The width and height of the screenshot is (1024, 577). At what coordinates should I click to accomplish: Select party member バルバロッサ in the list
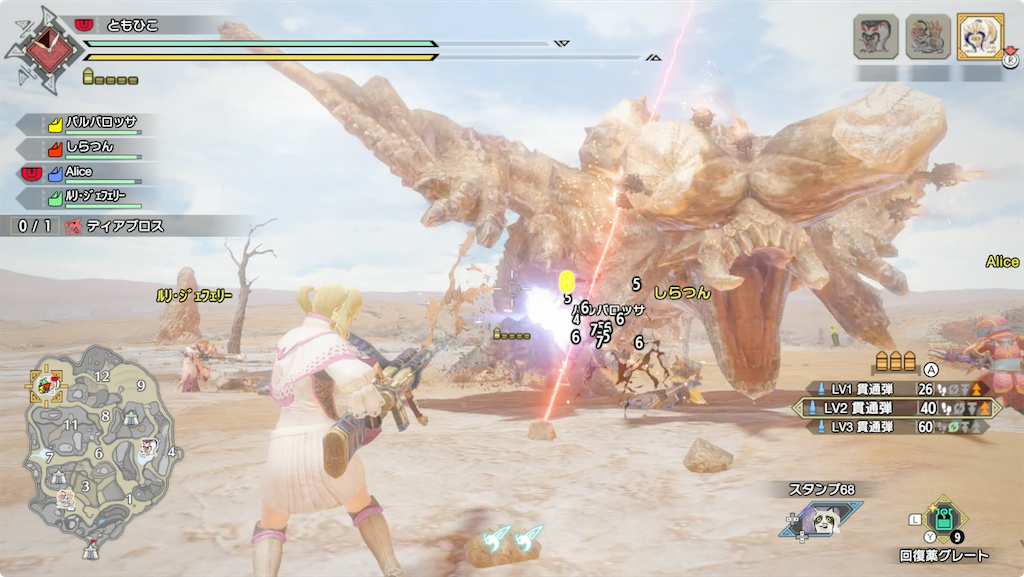click(x=95, y=124)
